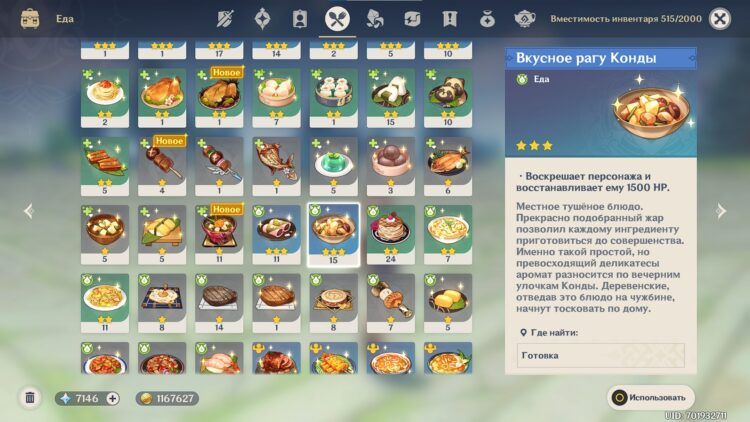This screenshot has height=422, width=750.
Task: Pick the panda-shaped rice ball dish
Action: (447, 93)
